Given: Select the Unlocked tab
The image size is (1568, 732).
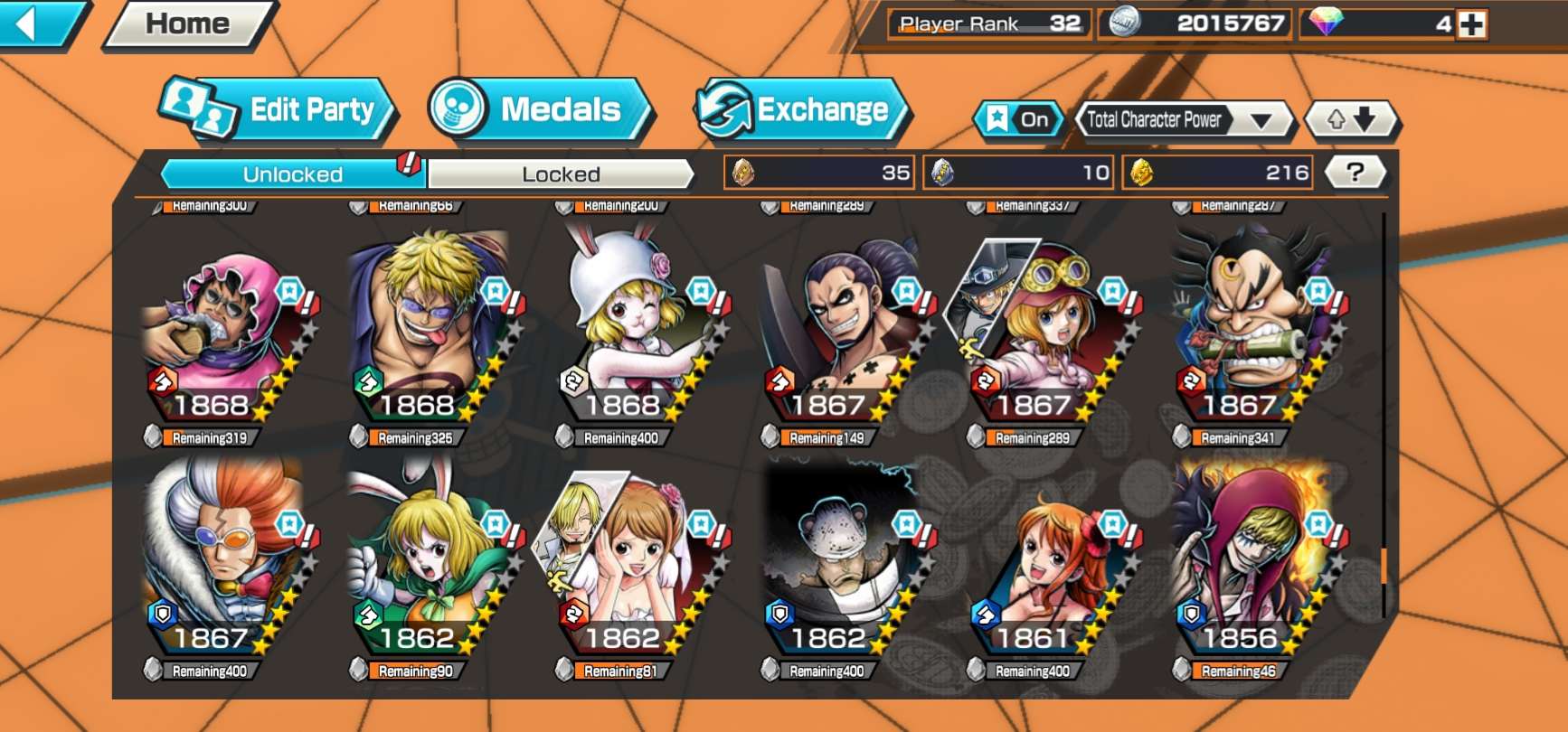Looking at the screenshot, I should pos(292,174).
